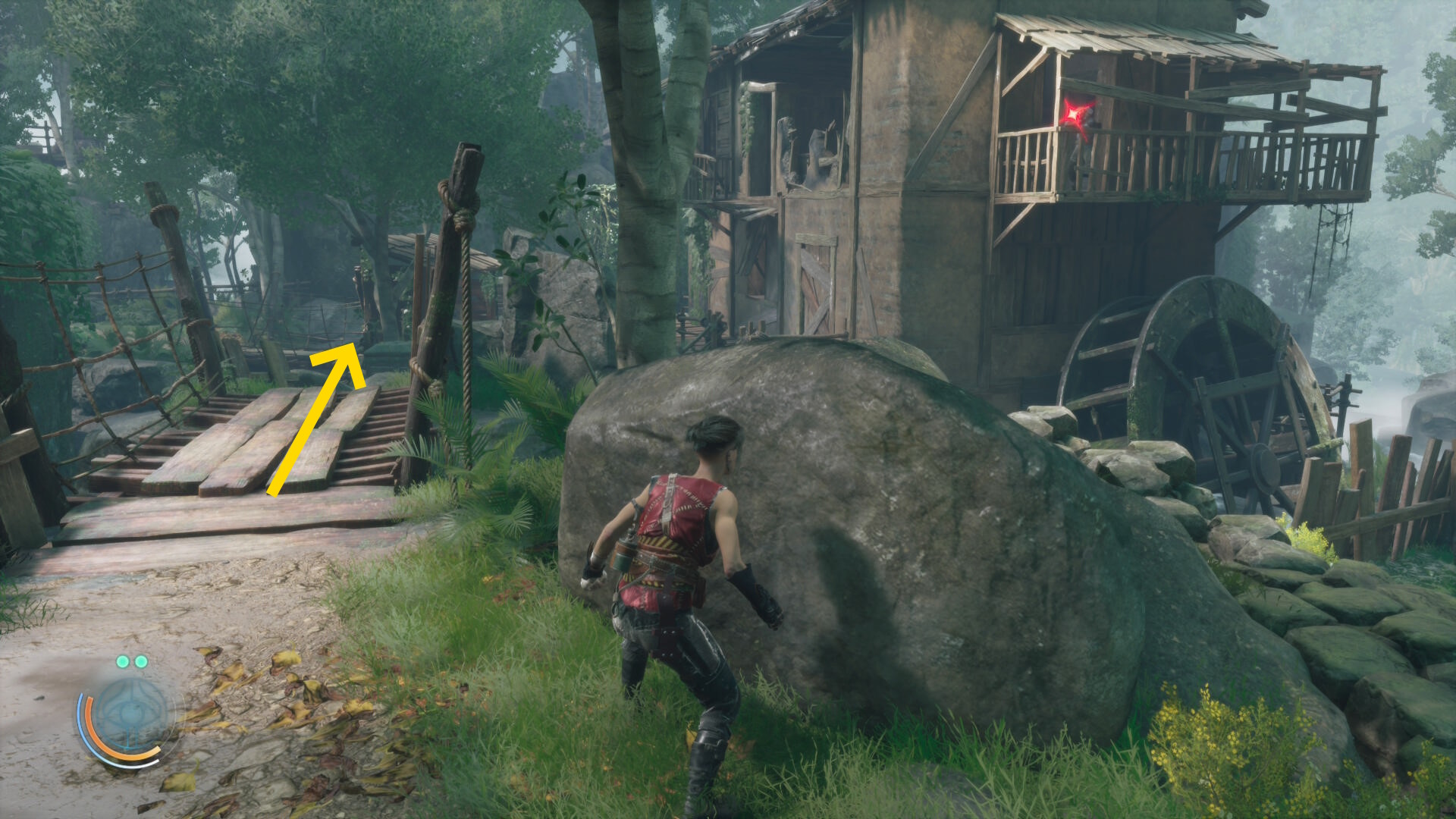The width and height of the screenshot is (1456, 819).
Task: Select the circular emblem HUD icon
Action: 130,715
